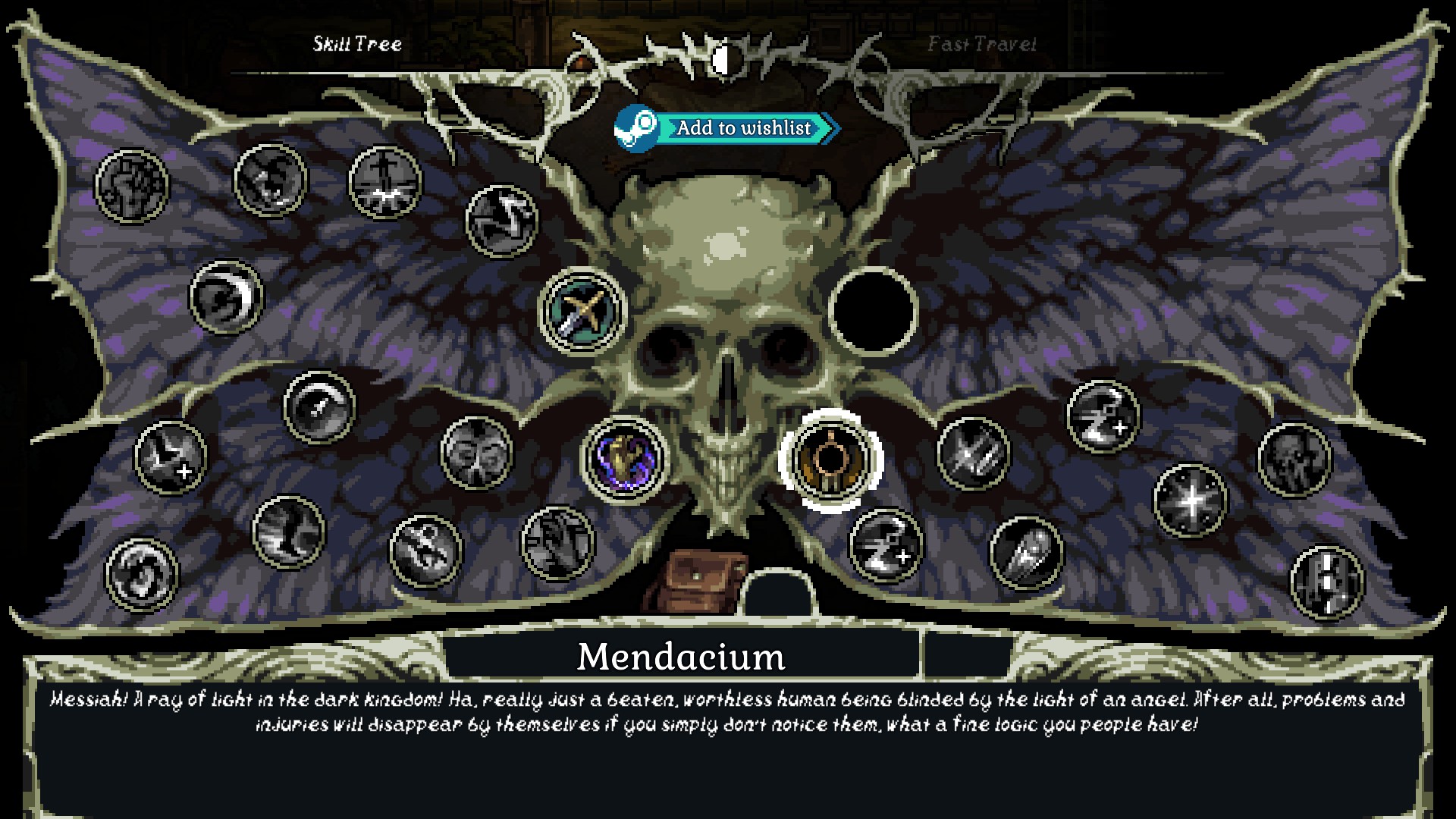The height and width of the screenshot is (819, 1456).
Task: Select the four-point star skill node
Action: coord(1190,500)
